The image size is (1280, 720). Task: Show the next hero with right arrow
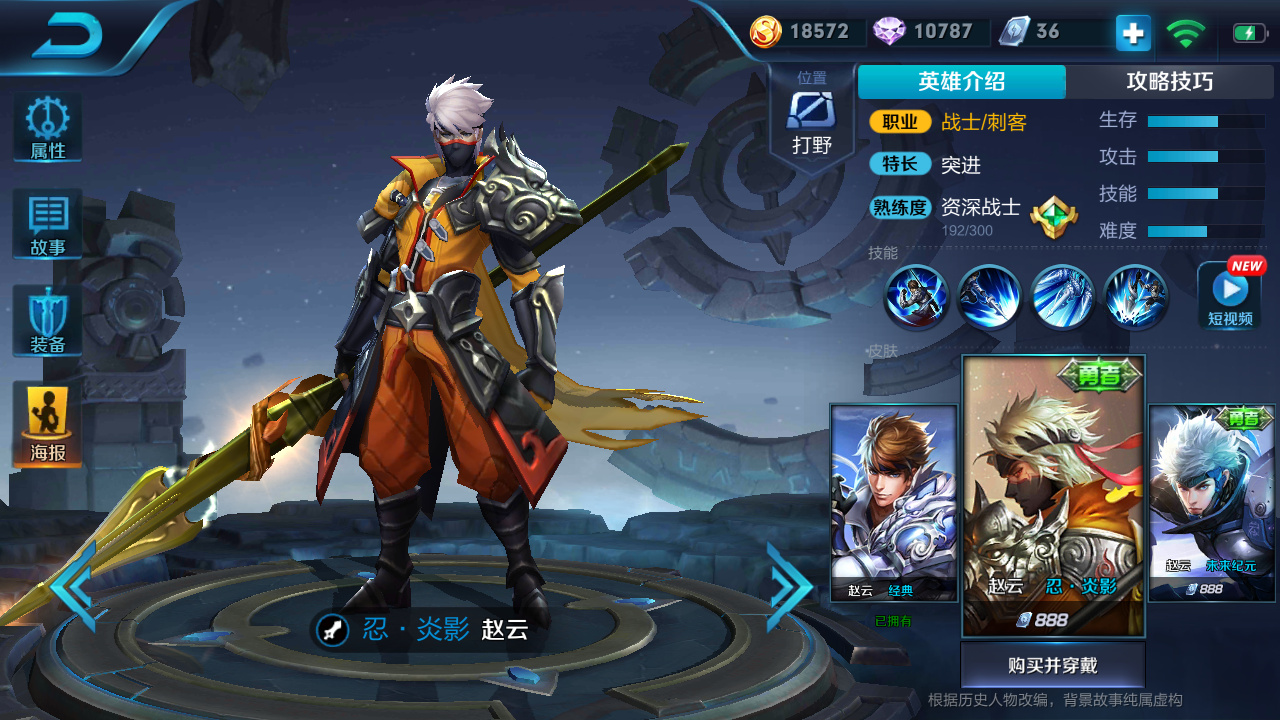(788, 587)
